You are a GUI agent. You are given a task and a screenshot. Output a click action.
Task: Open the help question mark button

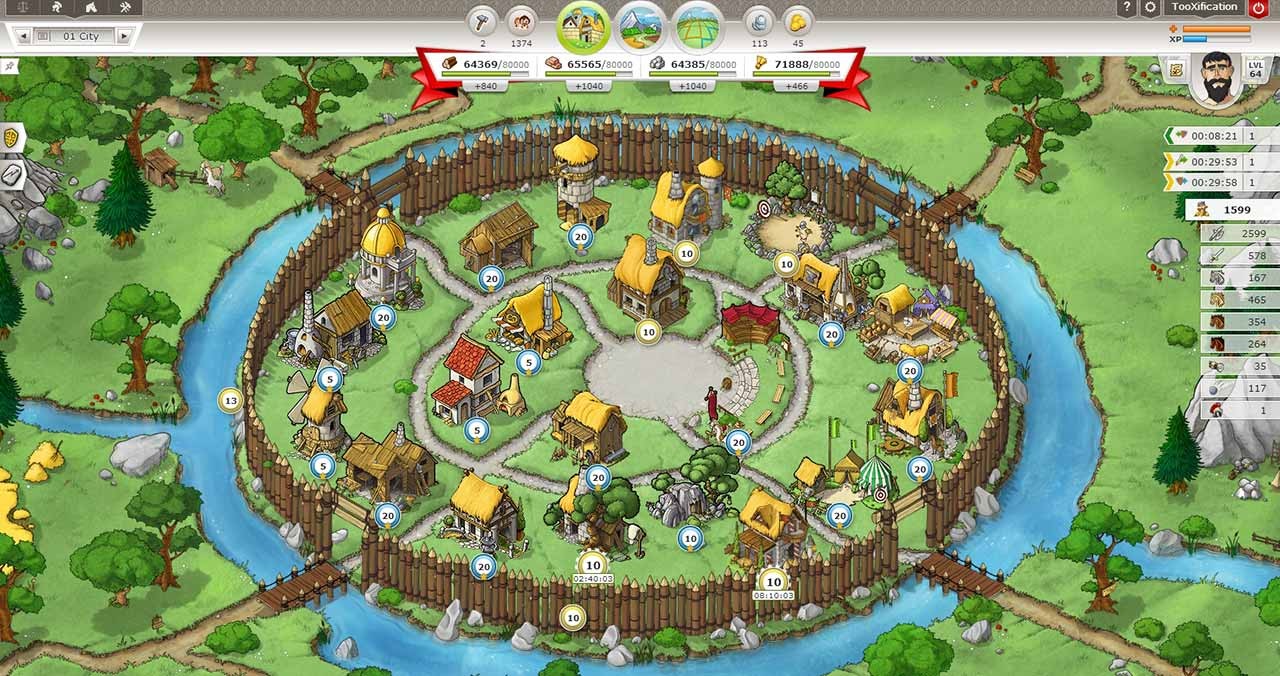[1128, 8]
